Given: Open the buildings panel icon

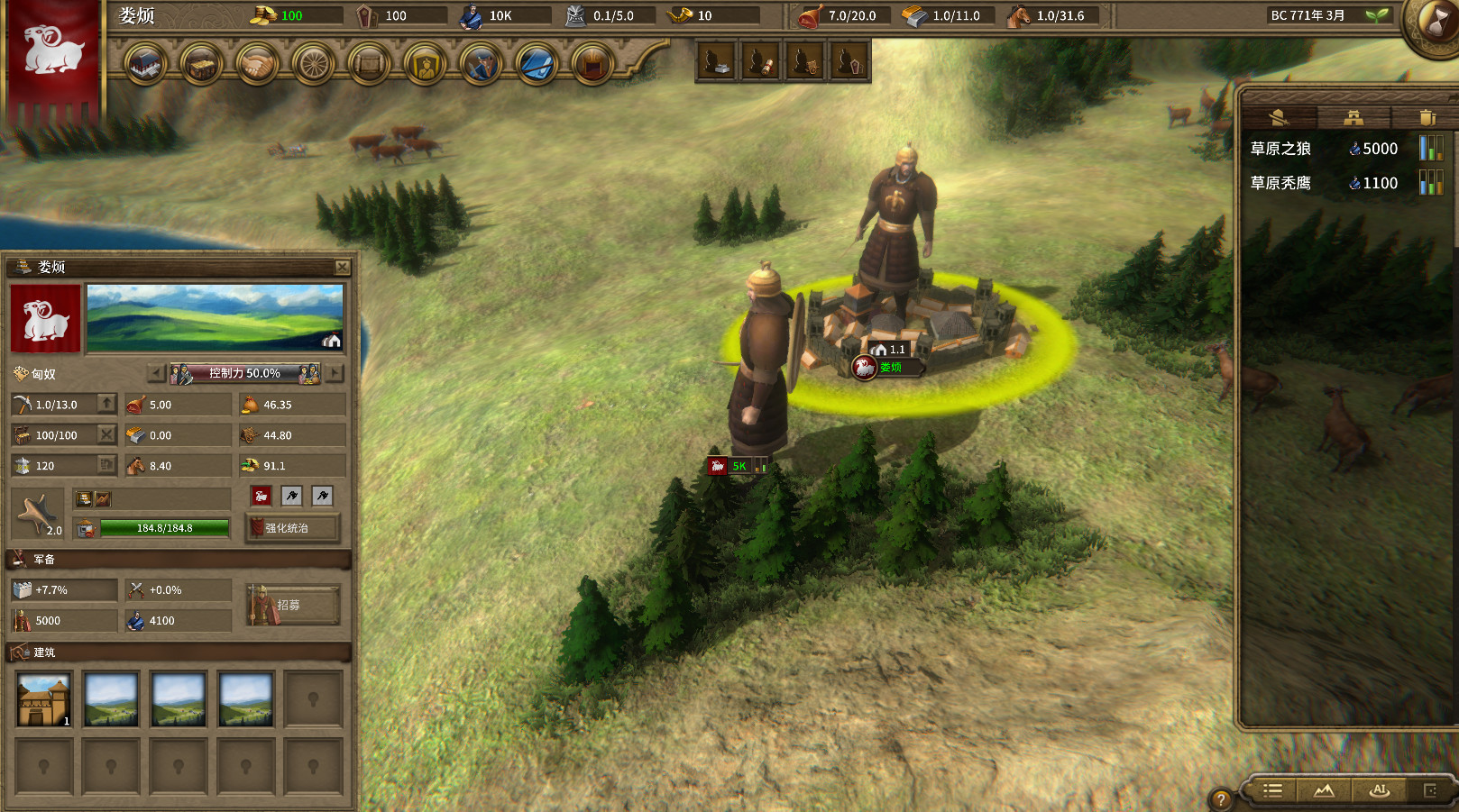Looking at the screenshot, I should click(145, 65).
